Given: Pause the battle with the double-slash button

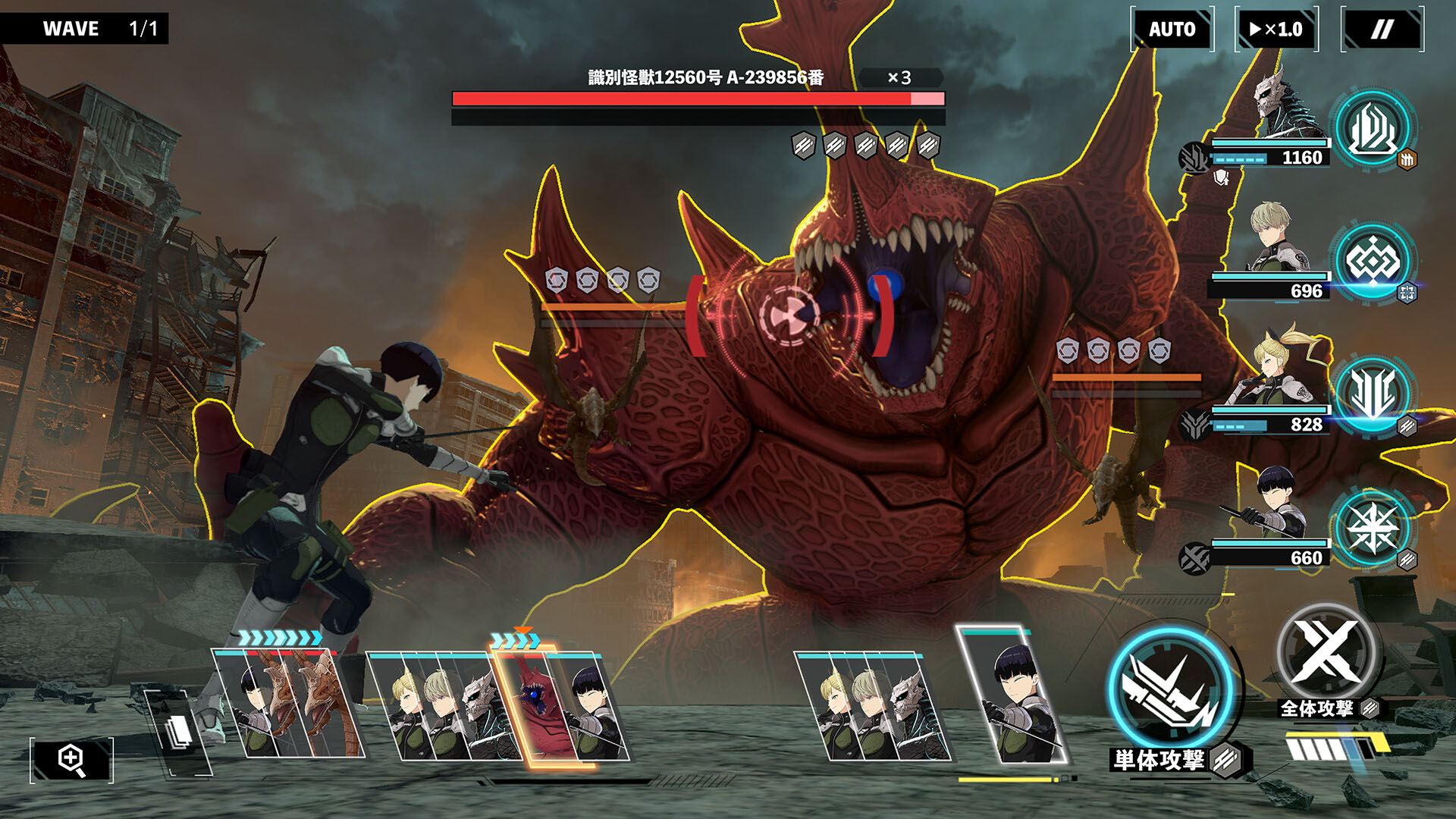Looking at the screenshot, I should pos(1382,30).
